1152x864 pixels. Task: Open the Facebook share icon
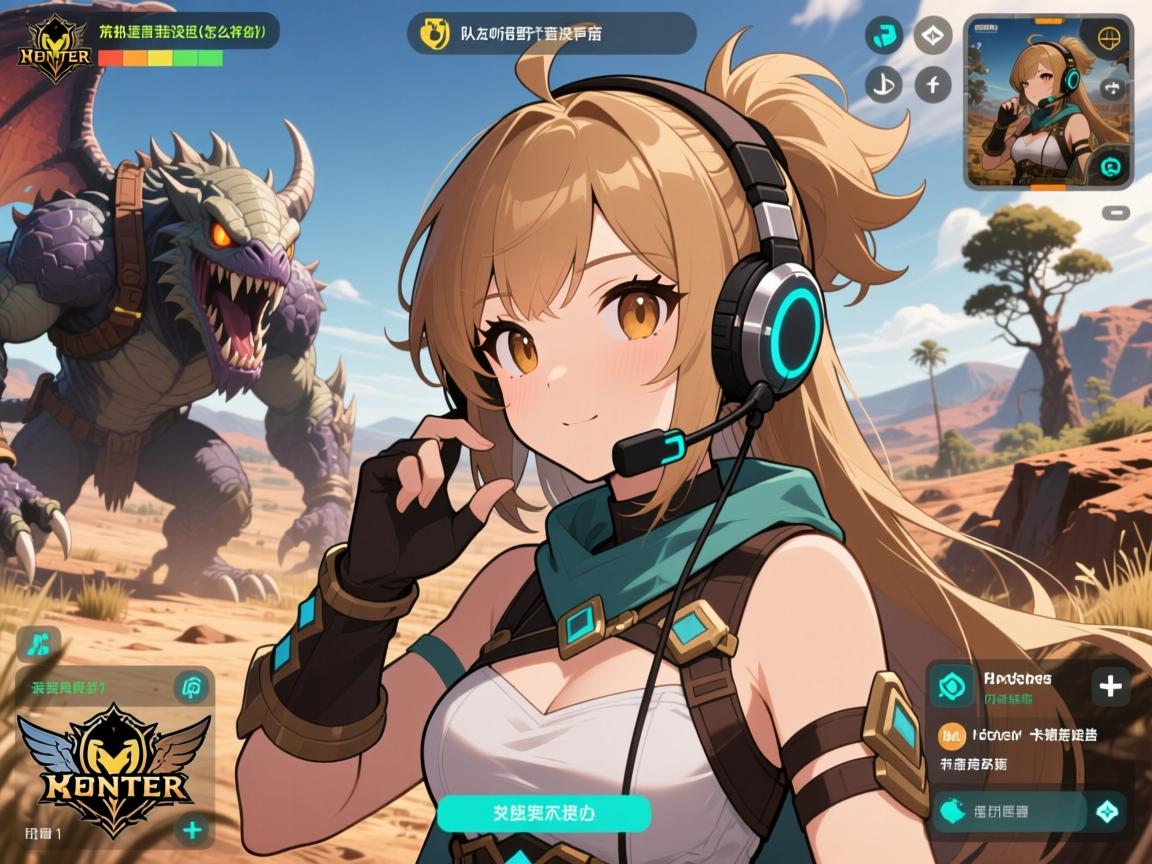point(933,85)
